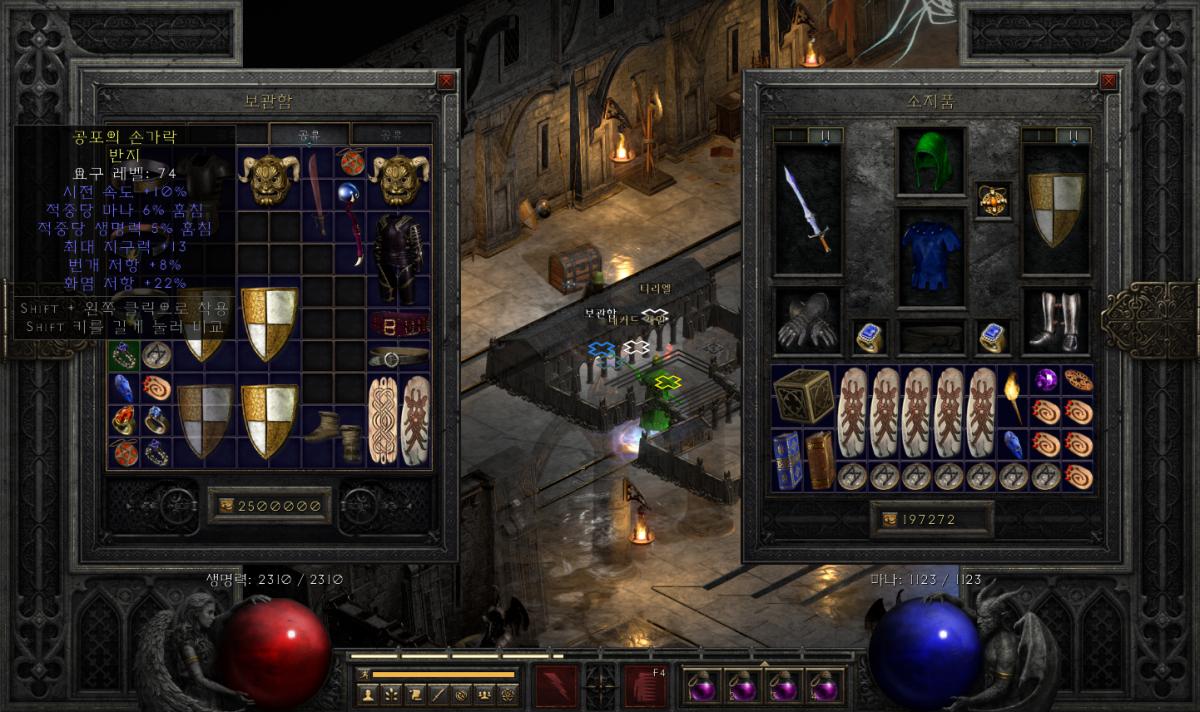Select the equipped shield in the inventory panel
This screenshot has width=1200, height=712.
(1055, 209)
